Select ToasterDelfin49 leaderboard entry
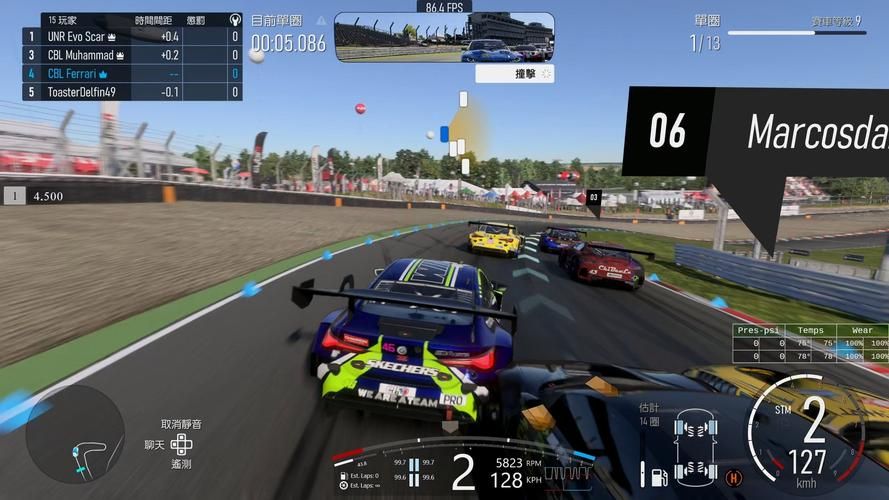This screenshot has height=500, width=889. 130,92
